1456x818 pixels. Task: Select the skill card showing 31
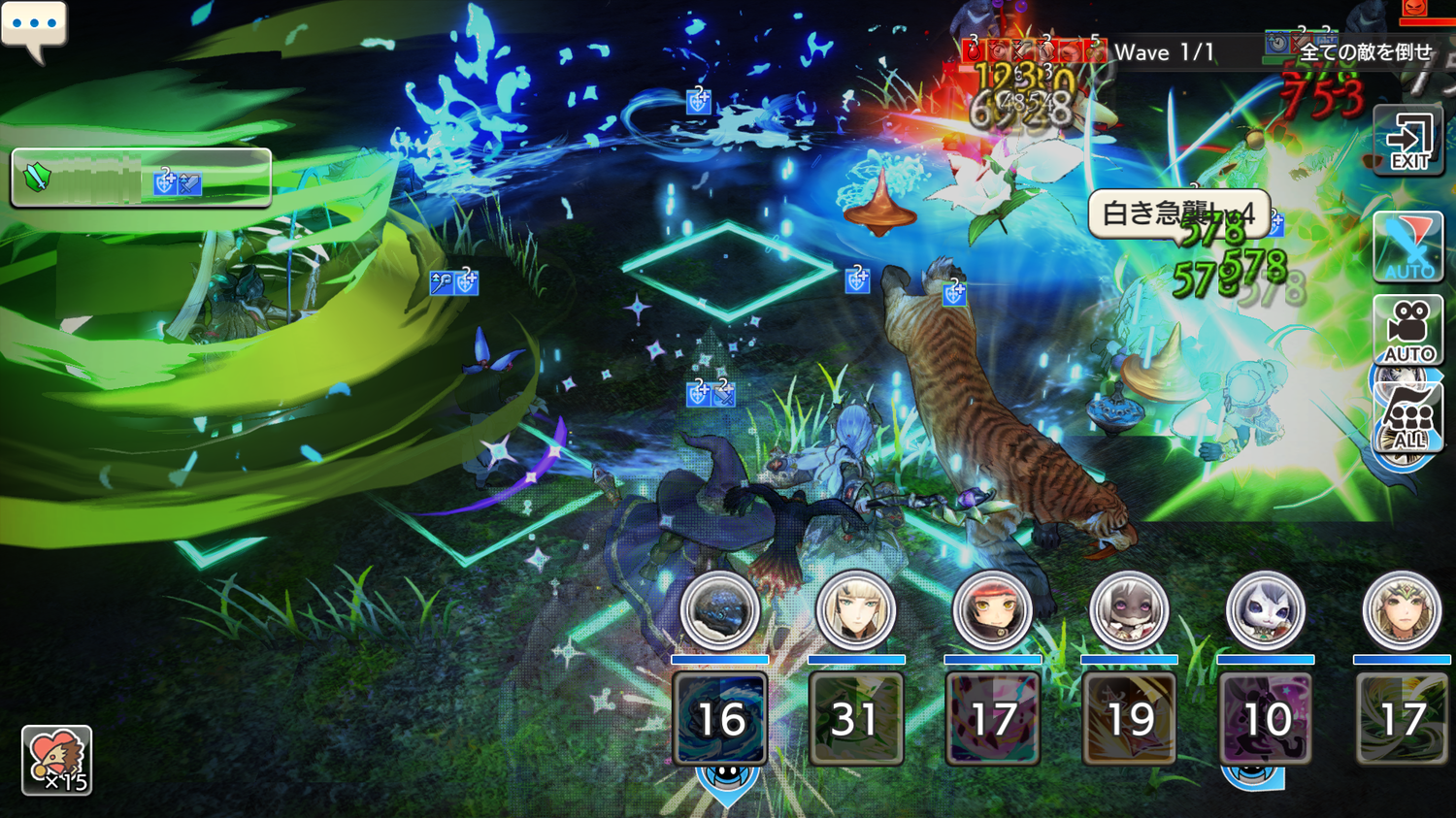pyautogui.click(x=856, y=719)
